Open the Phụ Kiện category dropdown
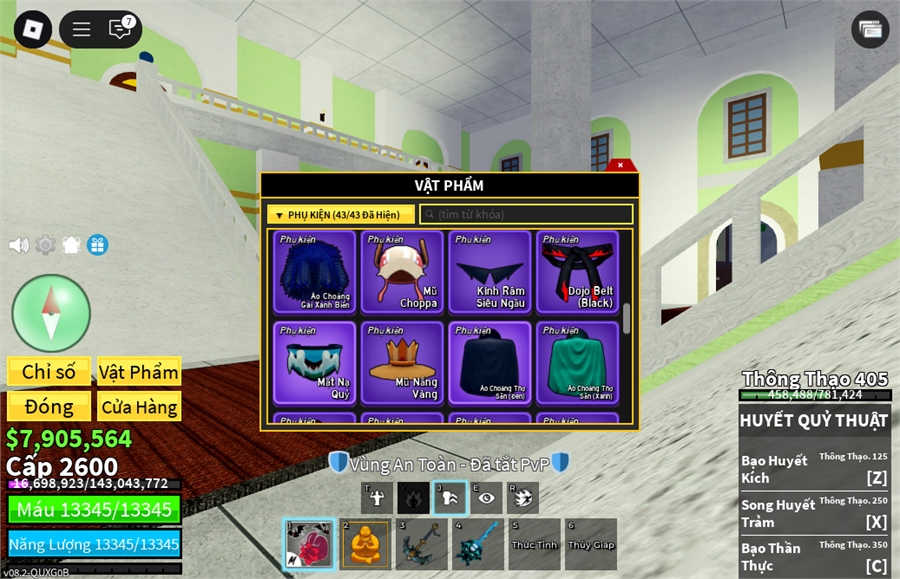Image resolution: width=900 pixels, height=579 pixels. [341, 215]
